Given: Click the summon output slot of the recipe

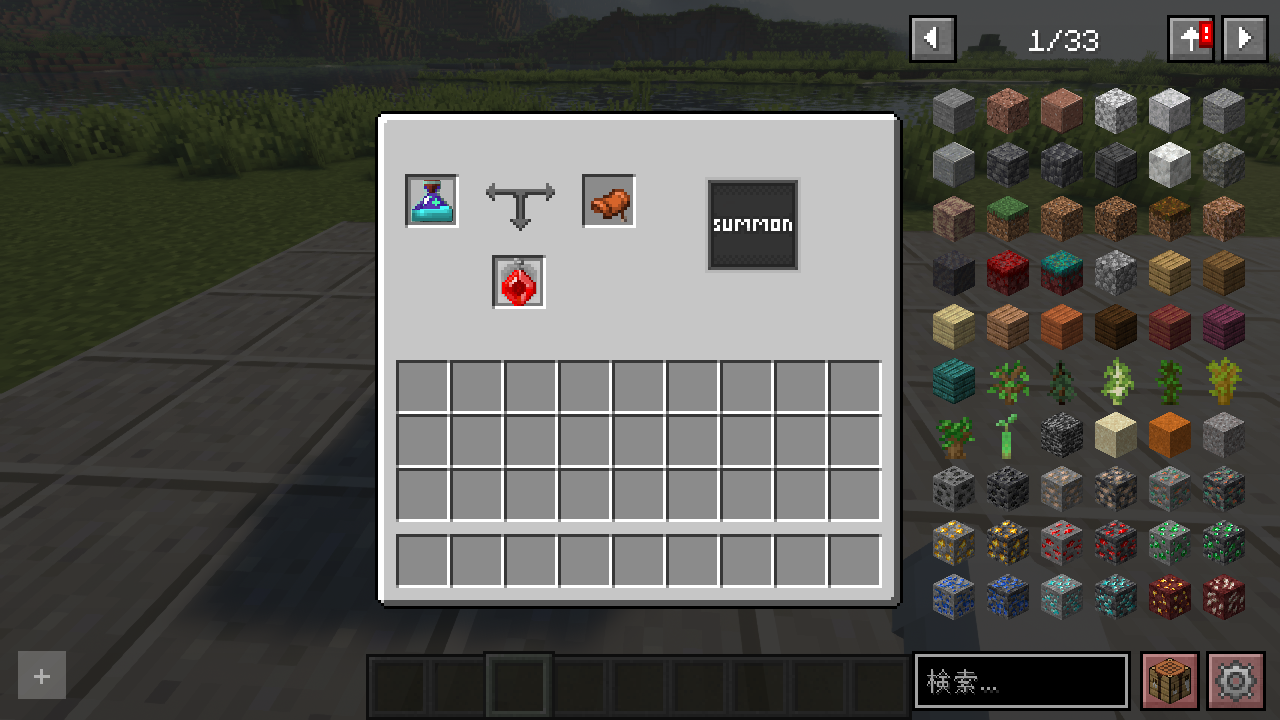Looking at the screenshot, I should tap(752, 224).
